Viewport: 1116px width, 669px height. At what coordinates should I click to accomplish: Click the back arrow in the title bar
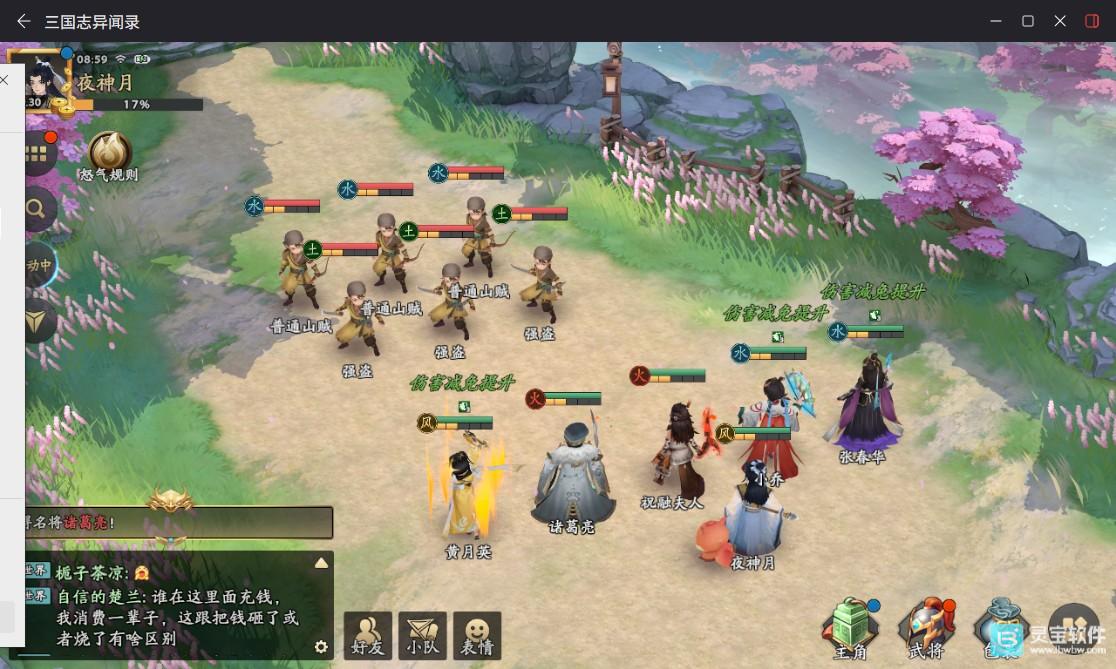(24, 21)
